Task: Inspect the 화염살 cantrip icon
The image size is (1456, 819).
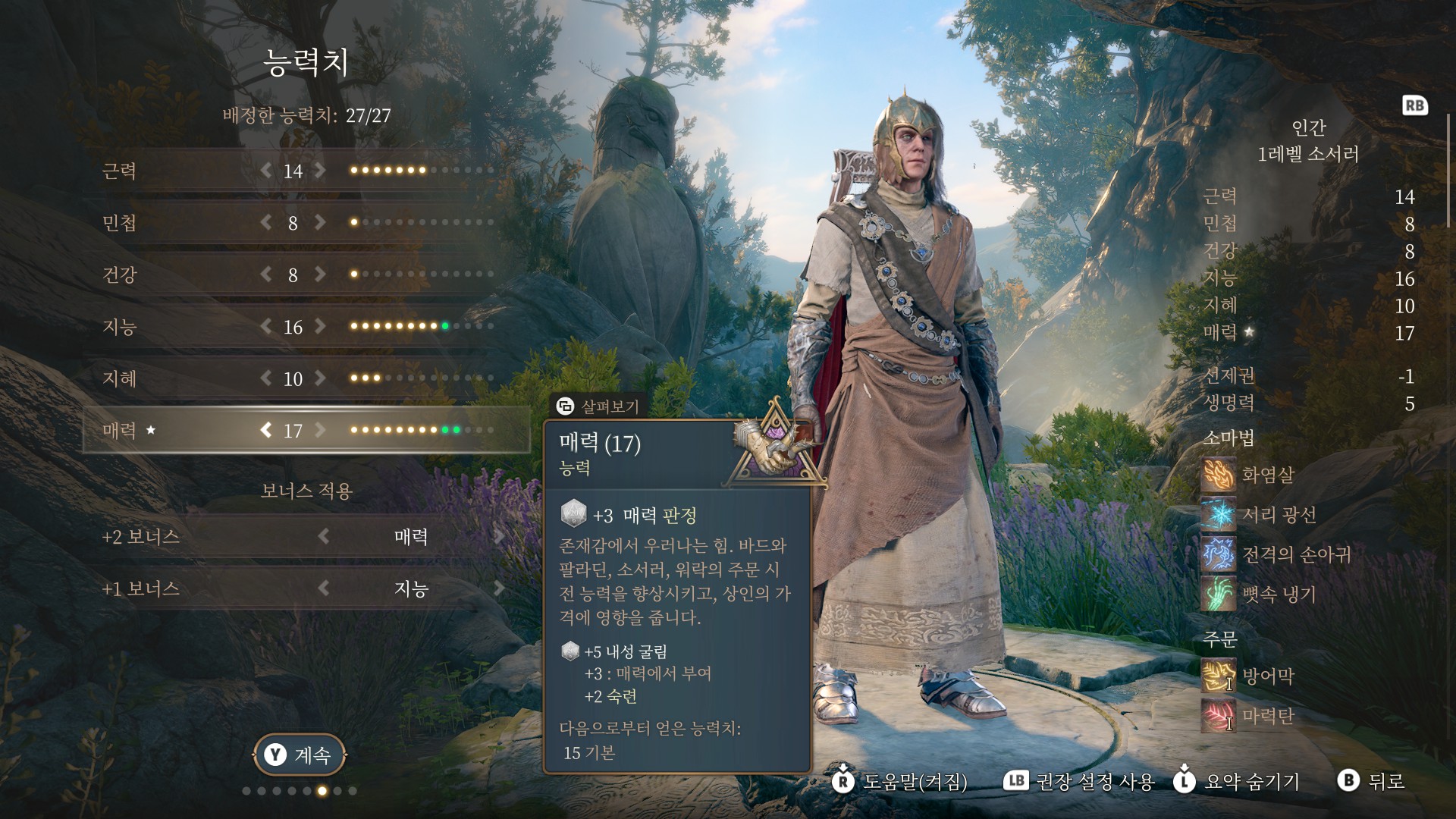Action: [x=1218, y=475]
